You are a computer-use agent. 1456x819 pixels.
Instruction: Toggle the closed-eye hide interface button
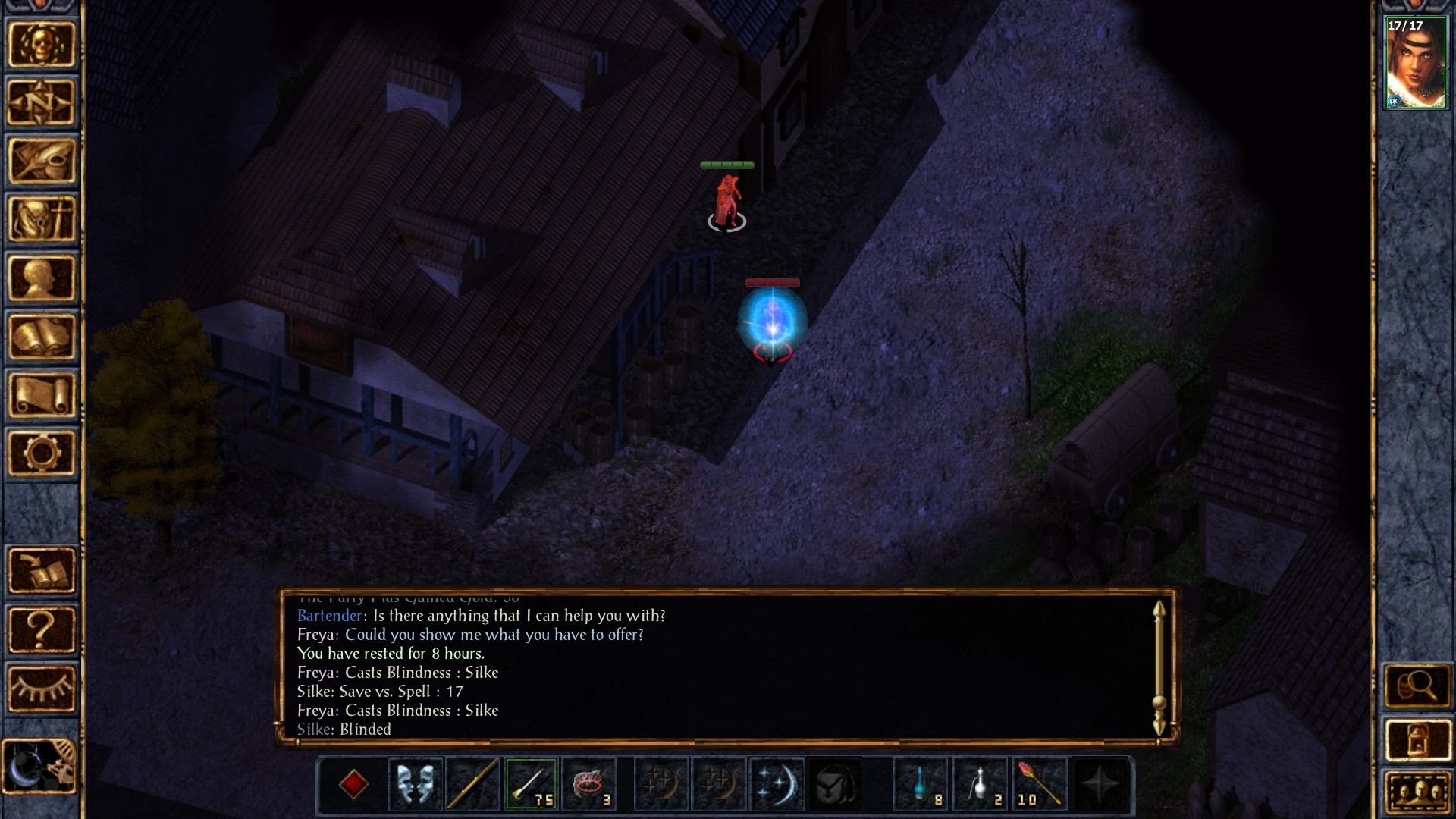pos(42,688)
